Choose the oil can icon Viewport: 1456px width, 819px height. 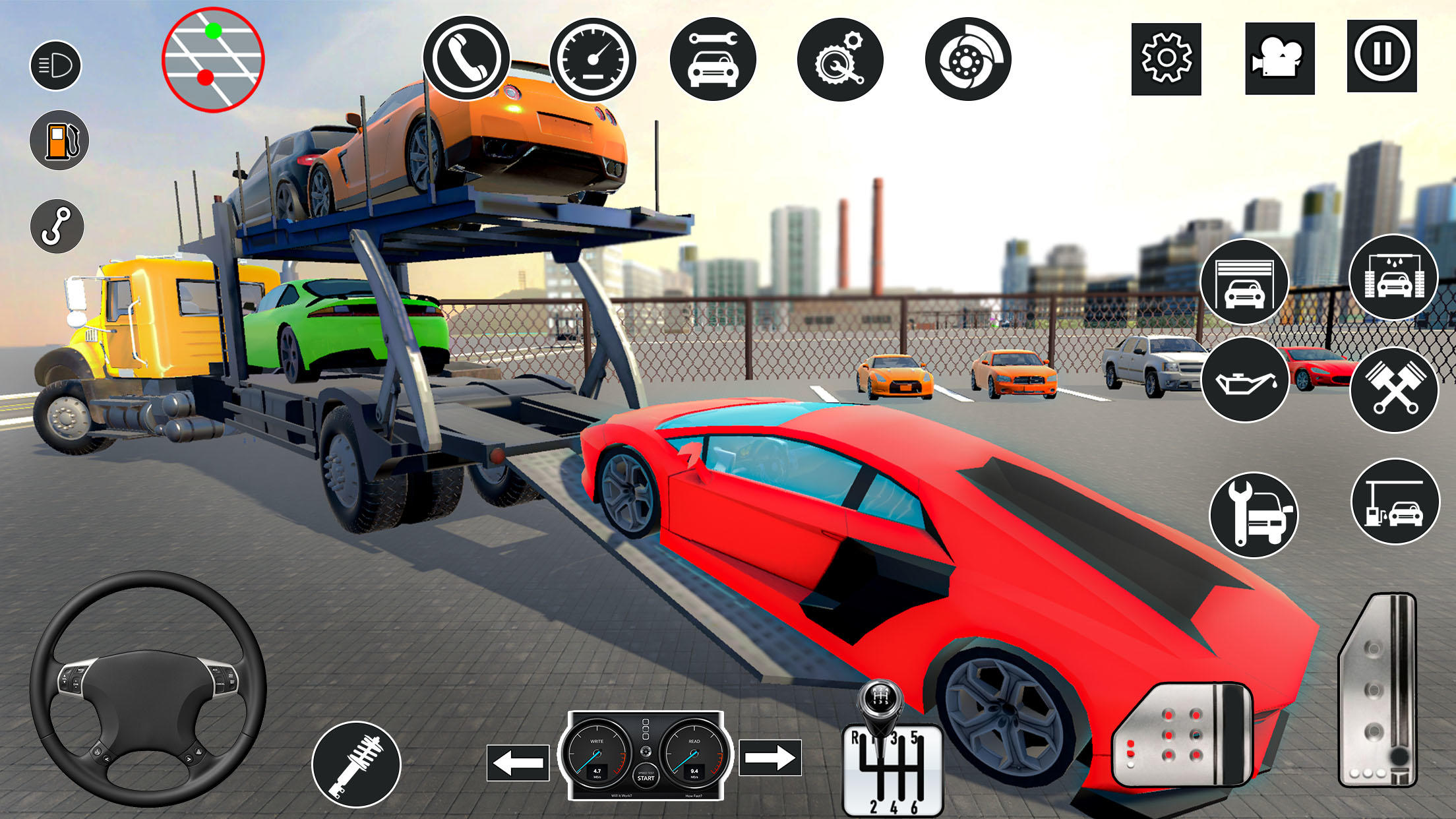(1245, 380)
